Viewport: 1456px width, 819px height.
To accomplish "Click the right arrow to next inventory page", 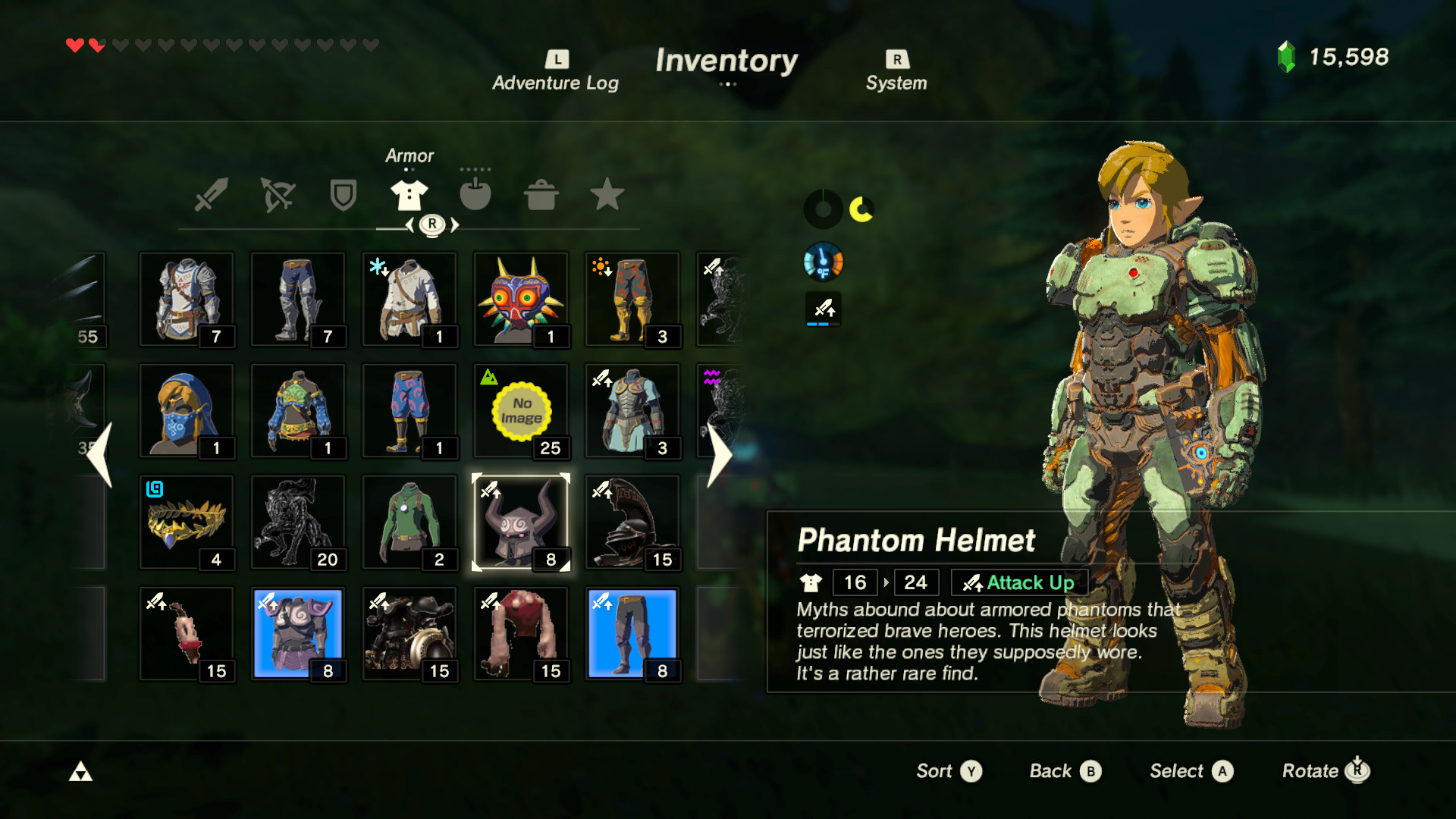I will [x=718, y=453].
